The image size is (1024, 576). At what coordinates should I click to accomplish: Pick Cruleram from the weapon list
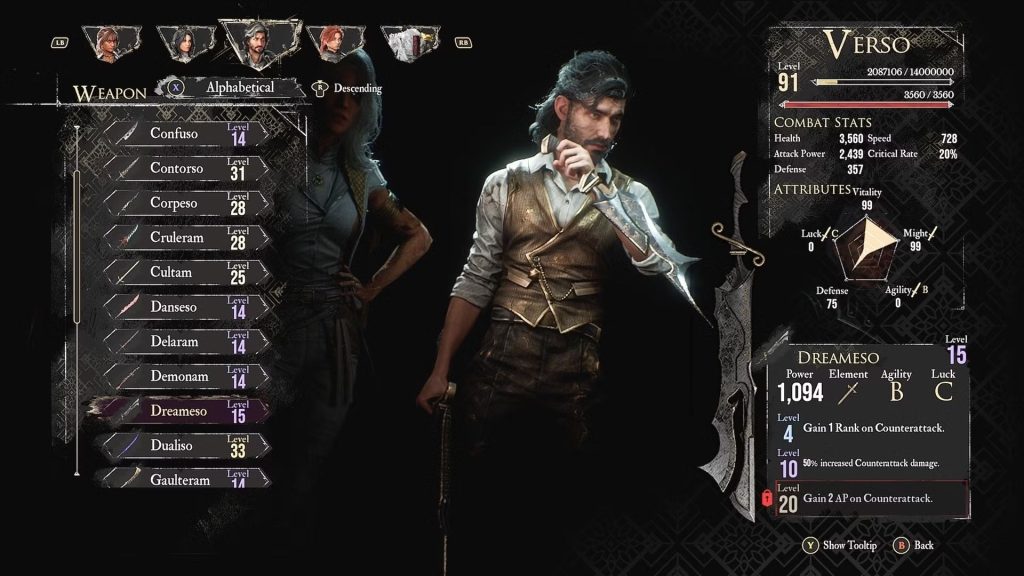click(186, 238)
